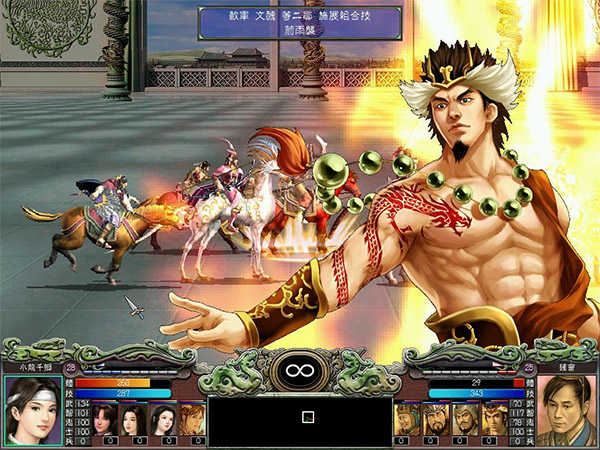
Task: Click the black battlefield minimap panel
Action: click(299, 419)
